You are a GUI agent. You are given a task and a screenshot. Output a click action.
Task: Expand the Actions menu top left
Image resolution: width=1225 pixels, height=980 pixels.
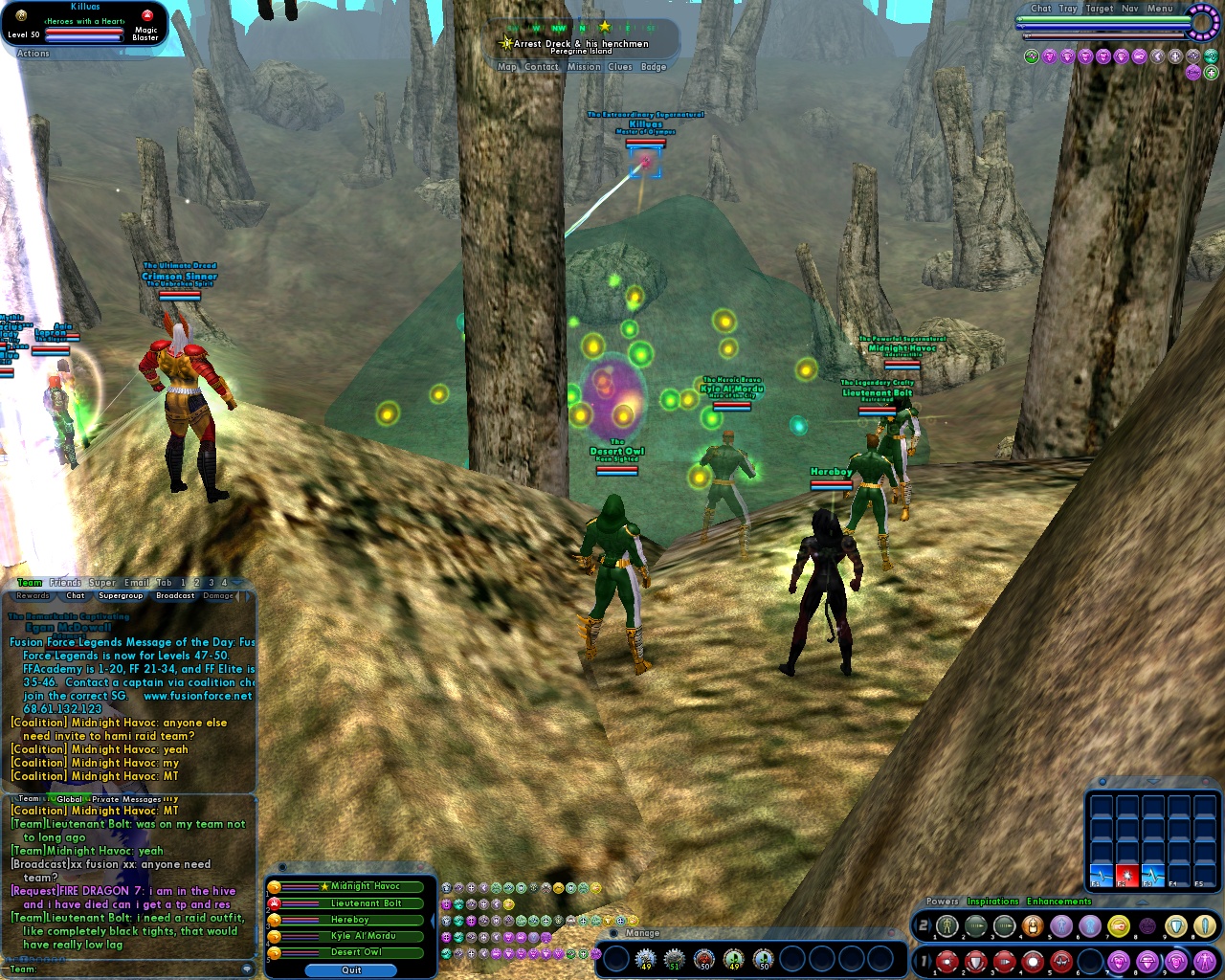pos(32,54)
